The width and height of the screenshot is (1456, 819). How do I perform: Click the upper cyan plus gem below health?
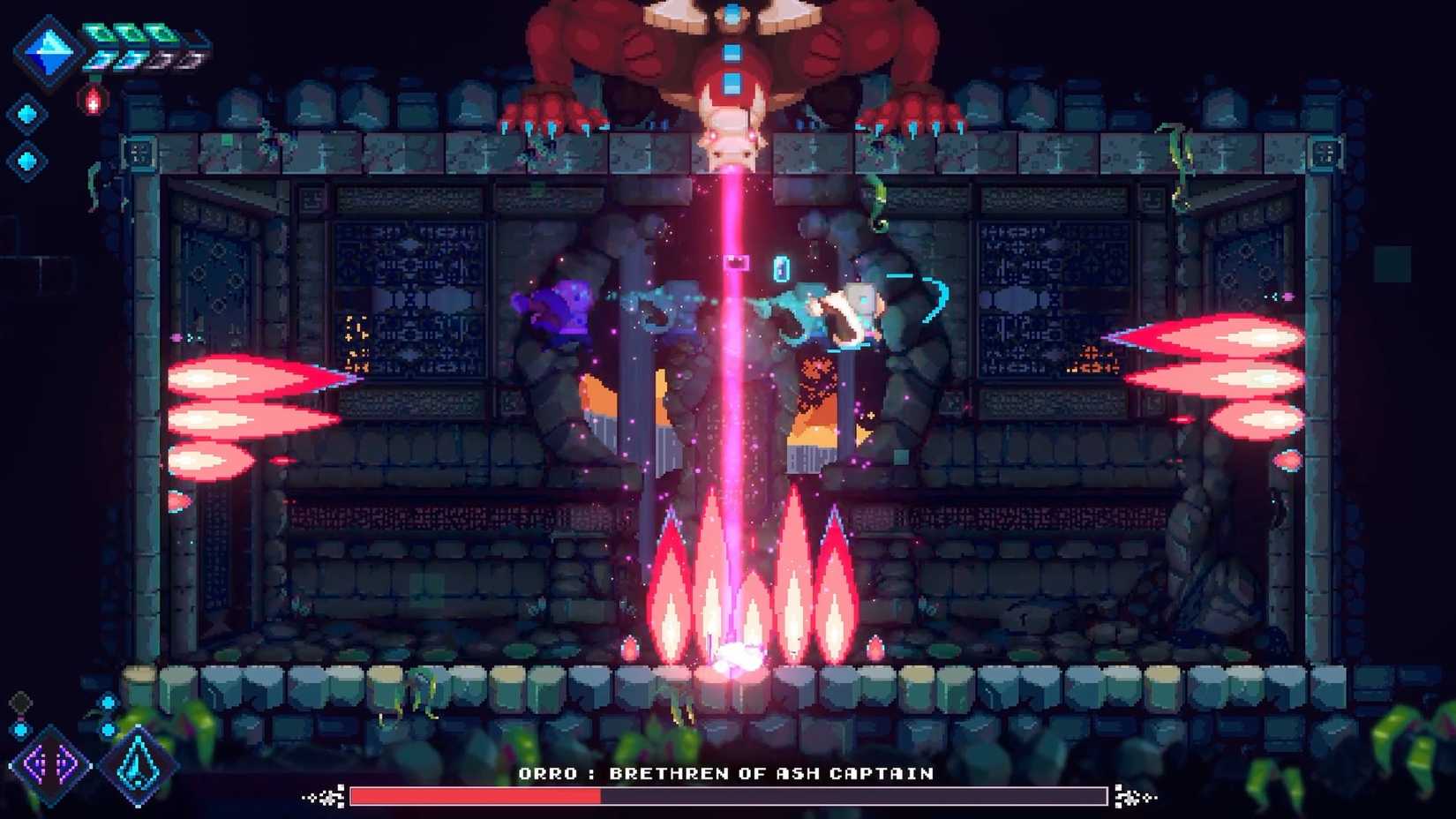pos(26,111)
